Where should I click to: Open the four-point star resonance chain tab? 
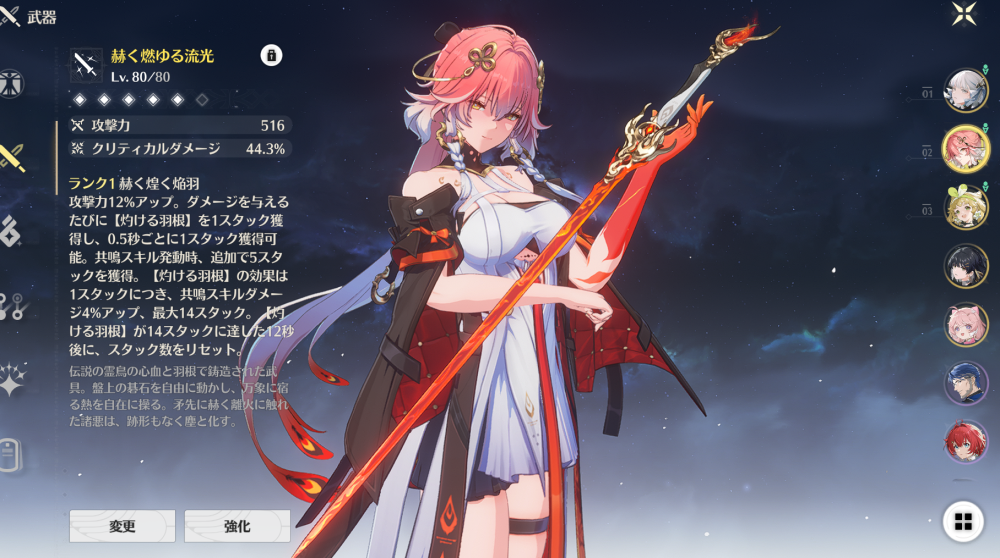(12, 379)
